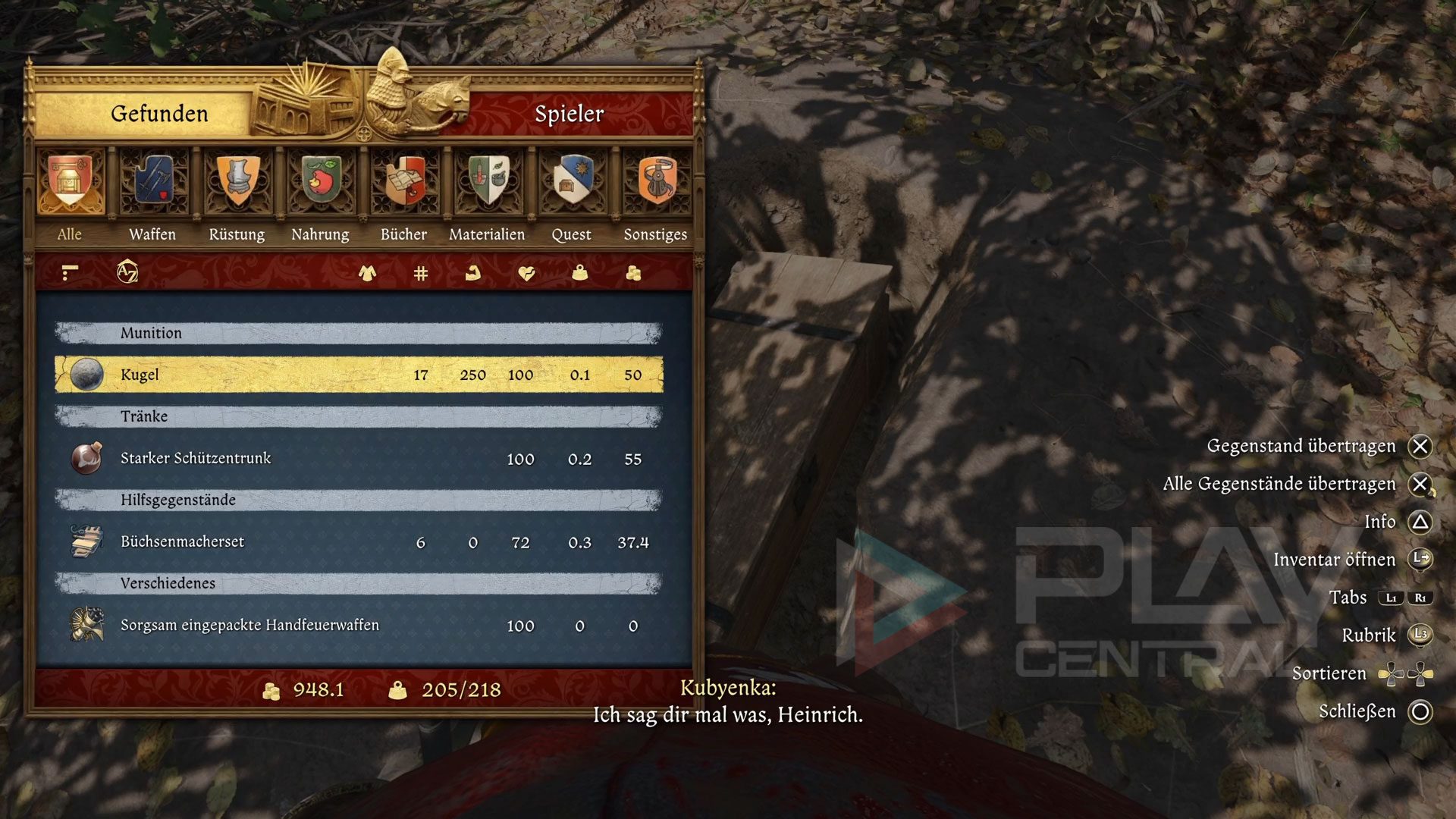Sort items alphabetically with the A-Z icon

point(127,272)
